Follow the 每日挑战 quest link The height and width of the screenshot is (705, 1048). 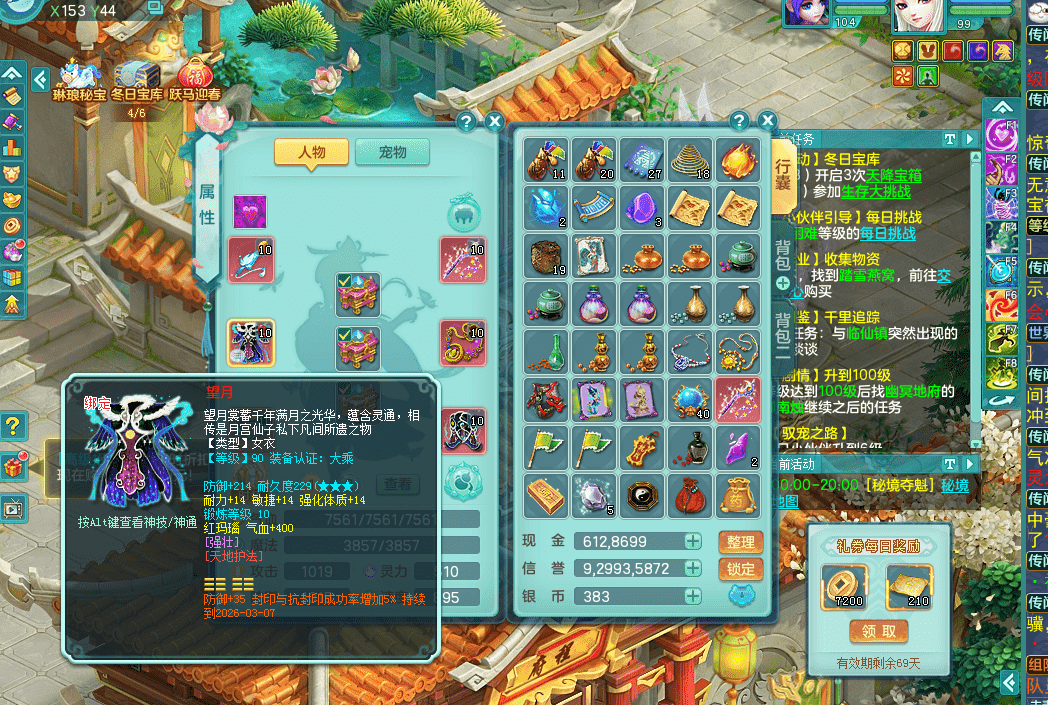887,233
